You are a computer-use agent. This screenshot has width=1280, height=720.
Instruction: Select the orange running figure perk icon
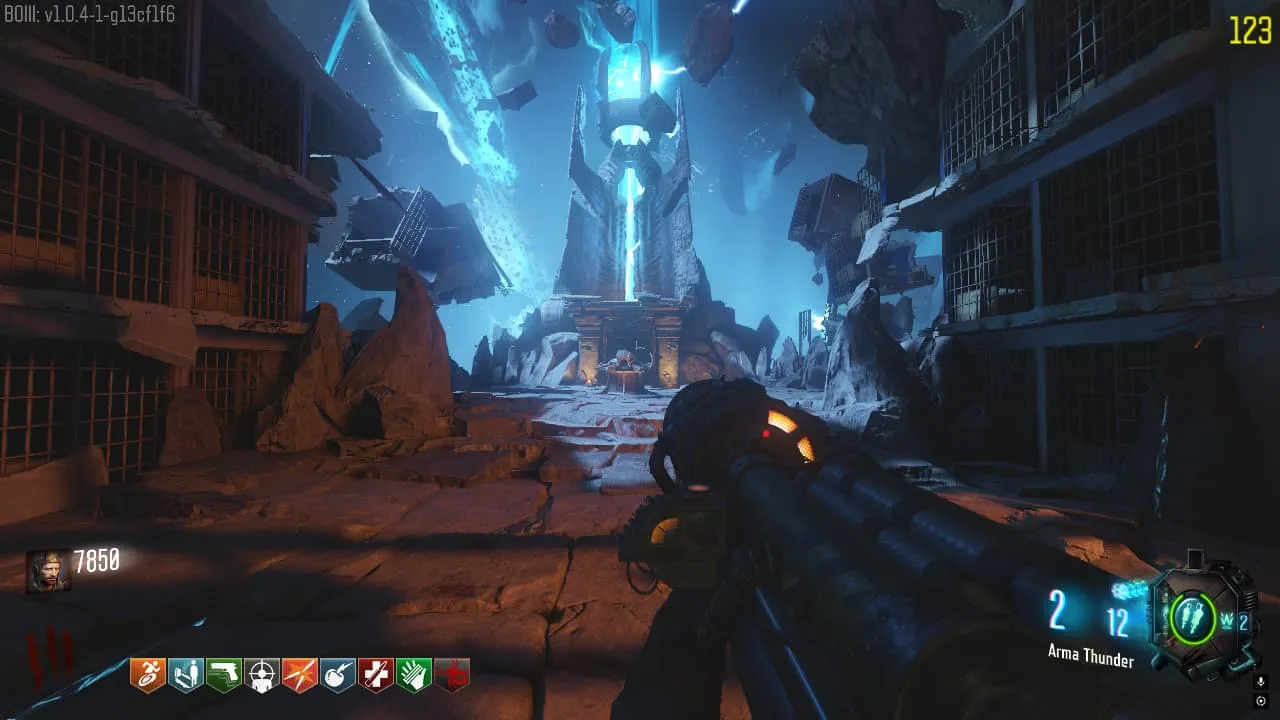pyautogui.click(x=147, y=675)
